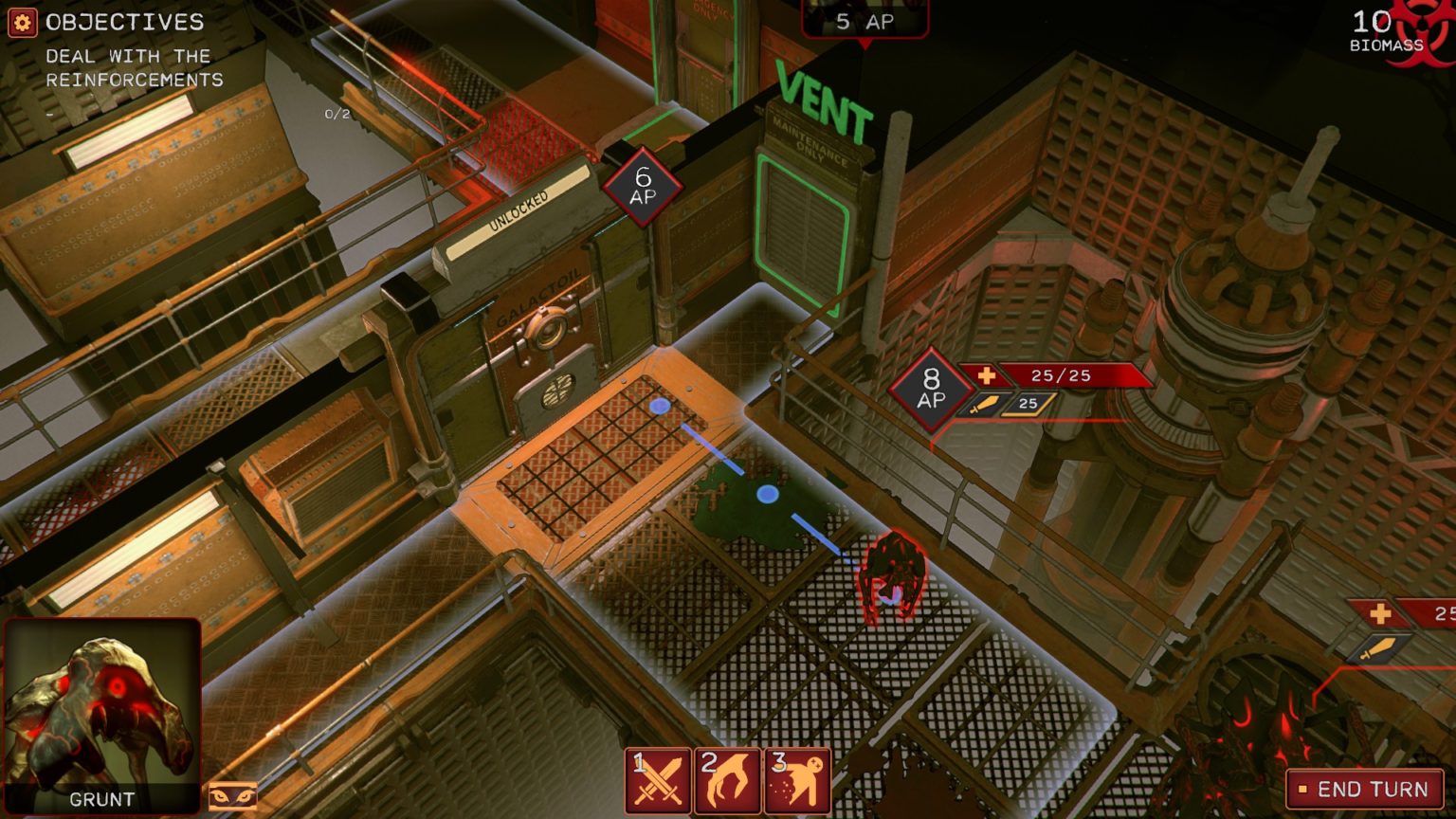Click the End Turn button

pyautogui.click(x=1364, y=789)
